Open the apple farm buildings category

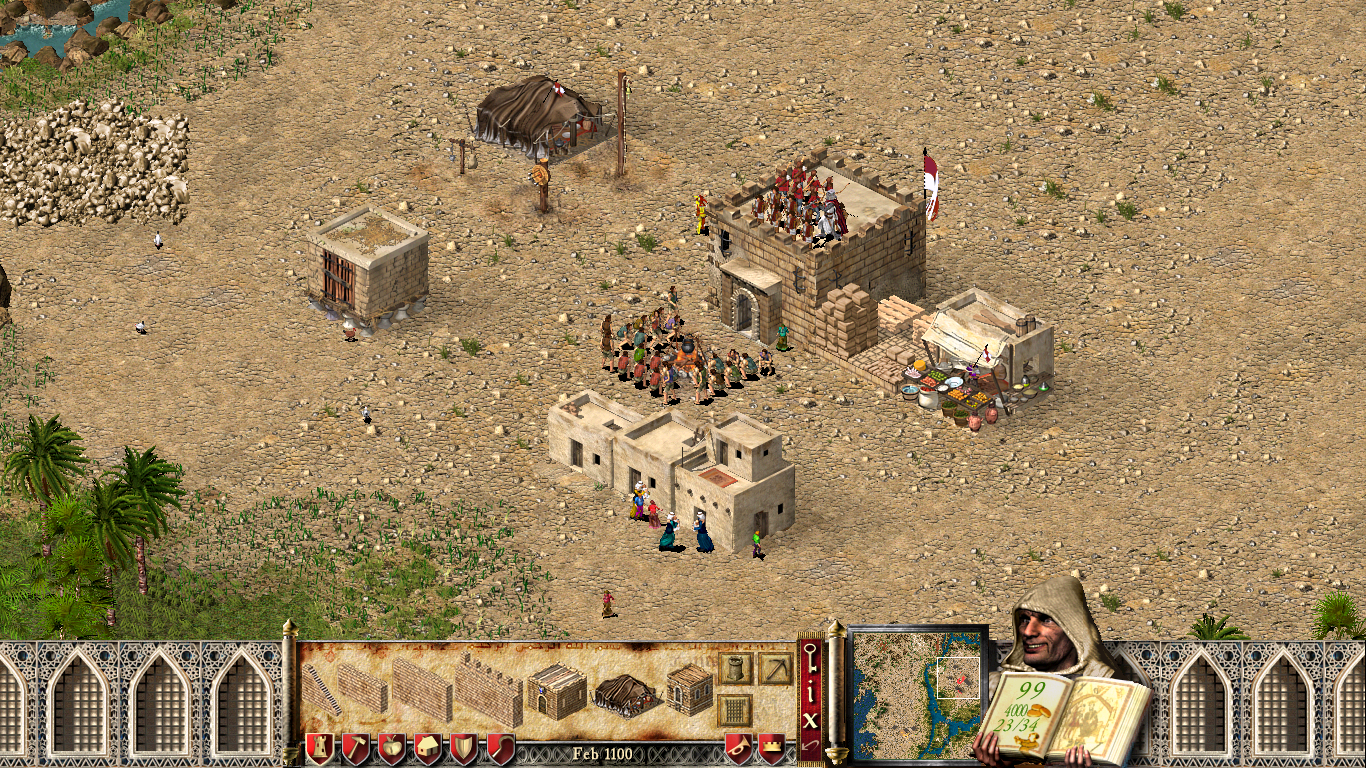click(x=392, y=748)
